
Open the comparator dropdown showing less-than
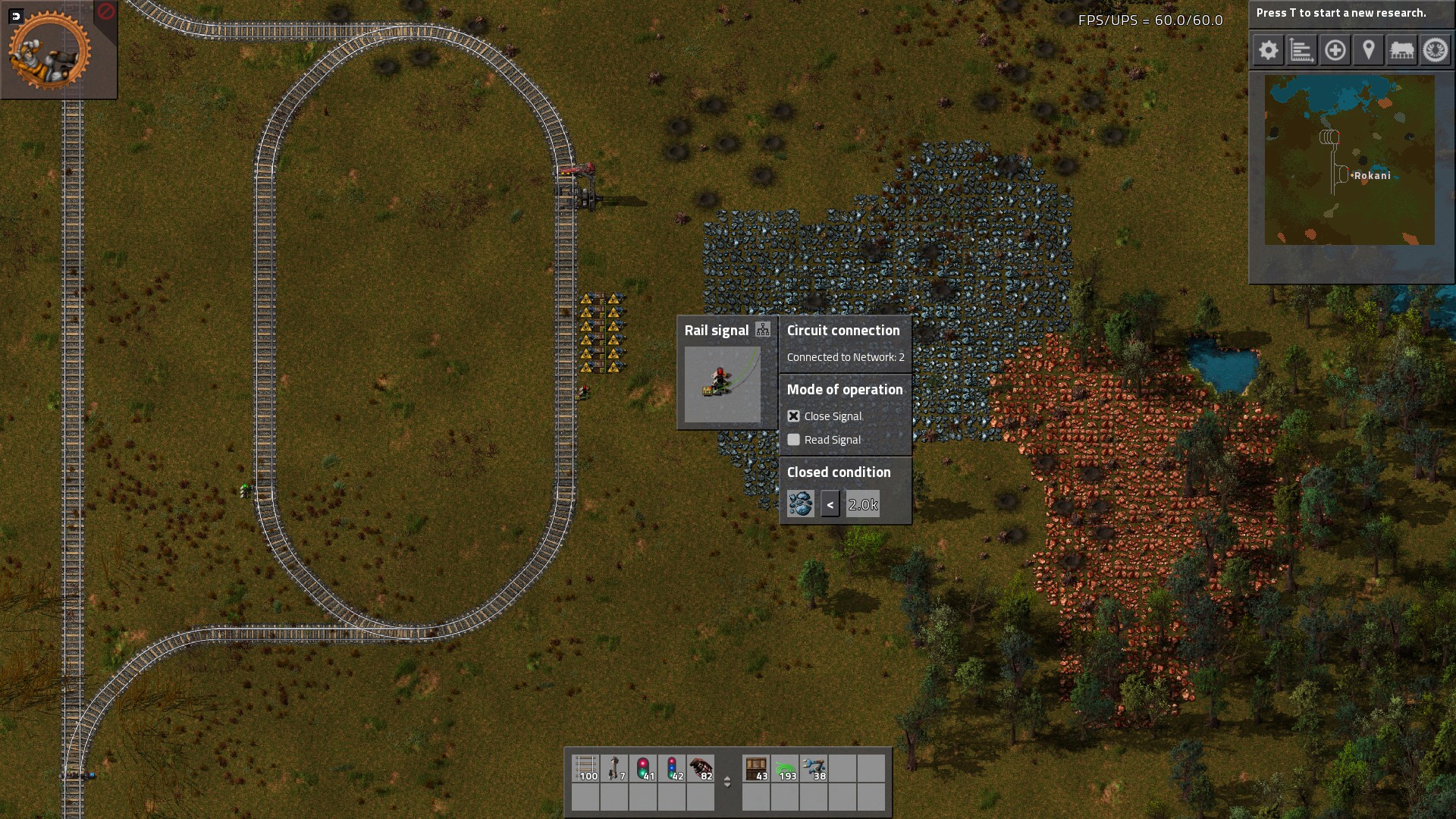(x=830, y=504)
